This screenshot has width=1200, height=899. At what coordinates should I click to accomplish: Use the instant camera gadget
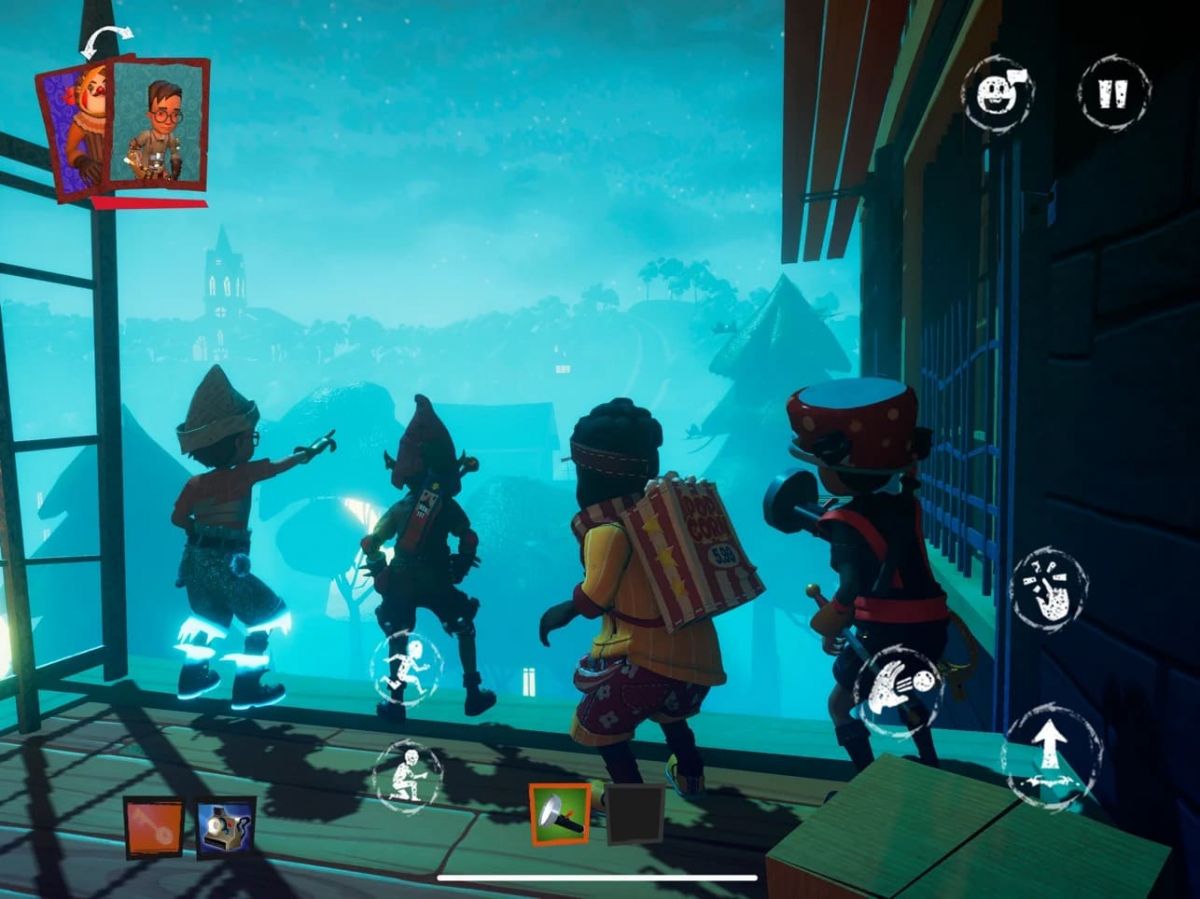(226, 827)
